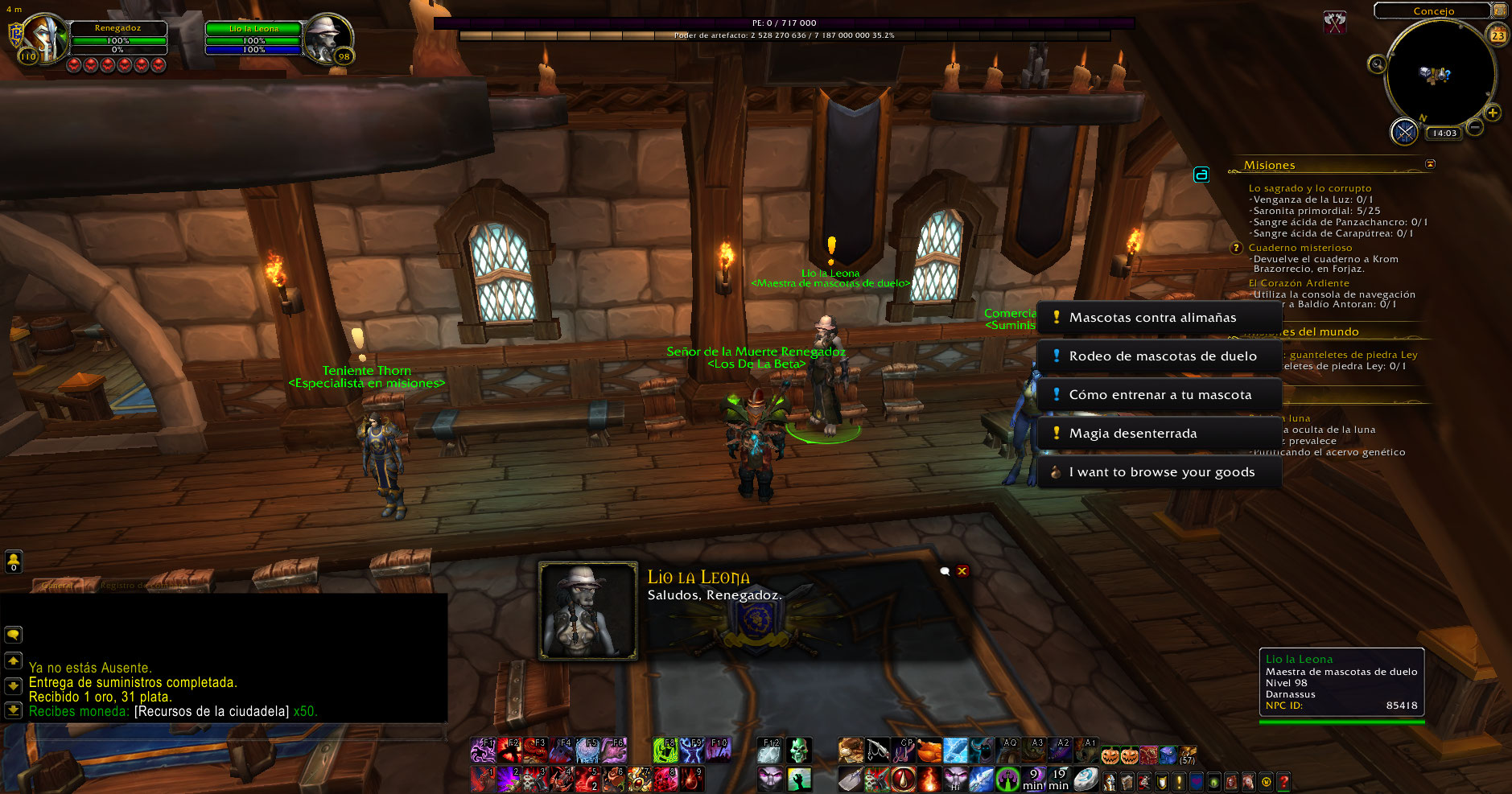The width and height of the screenshot is (1512, 794).
Task: Use the roasted turkey item on the action bar
Action: tap(929, 751)
